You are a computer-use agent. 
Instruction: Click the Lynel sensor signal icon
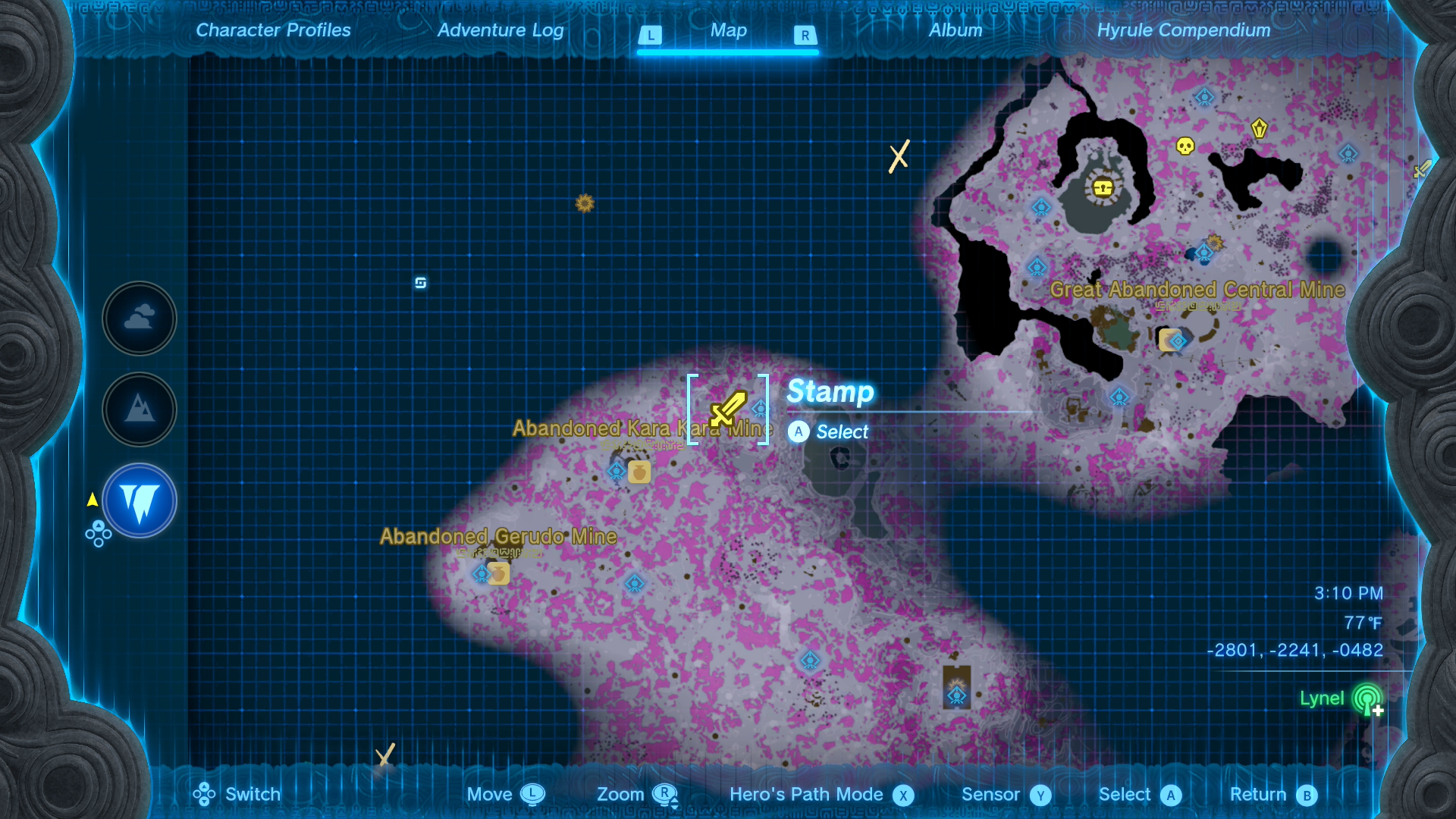pos(1366,698)
